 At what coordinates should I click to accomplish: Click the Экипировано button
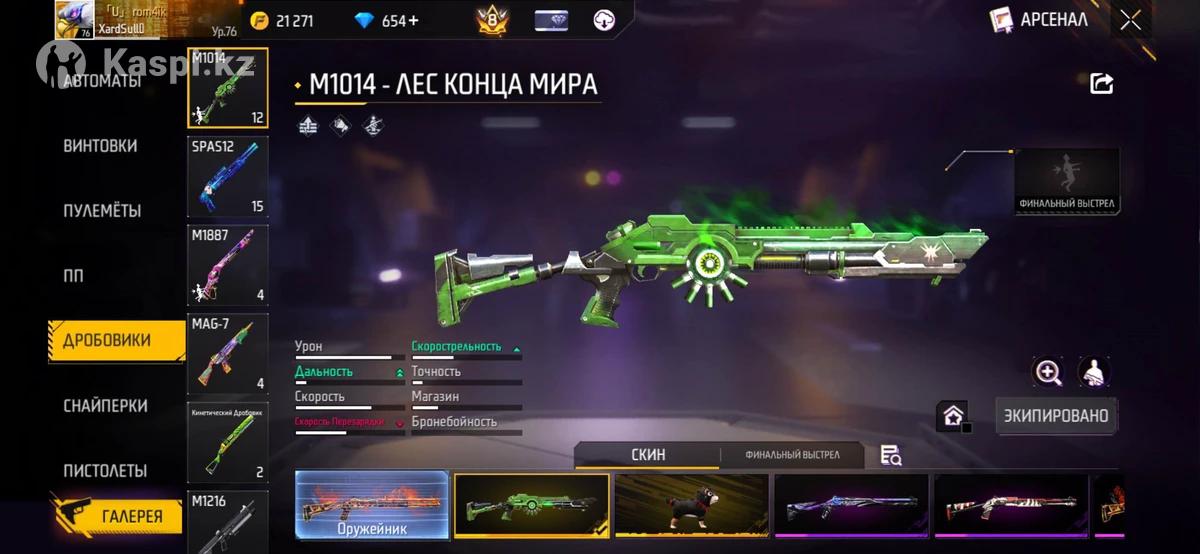[1056, 416]
